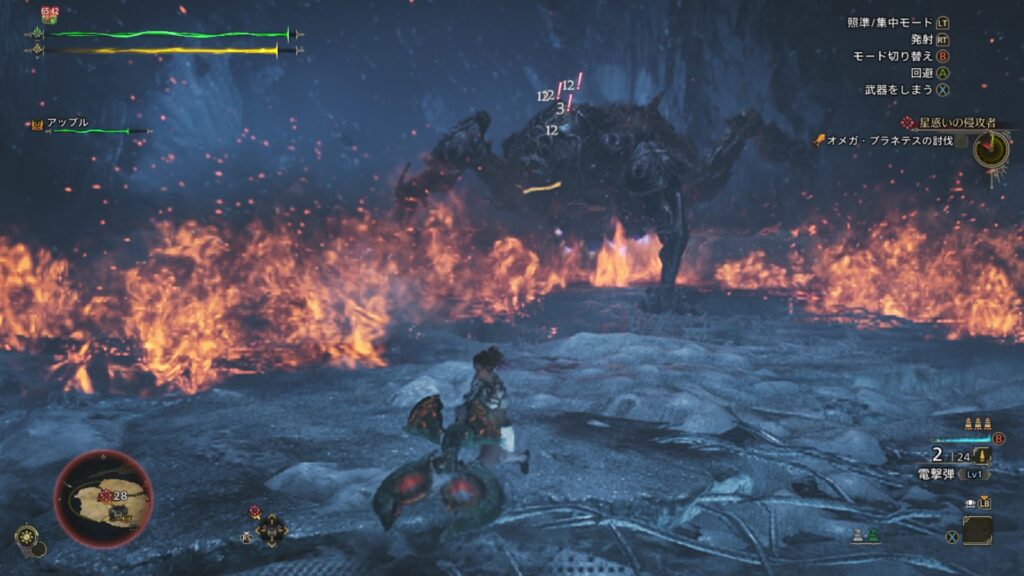Click the monster marker on the minimap
This screenshot has height=576, width=1024.
105,495
